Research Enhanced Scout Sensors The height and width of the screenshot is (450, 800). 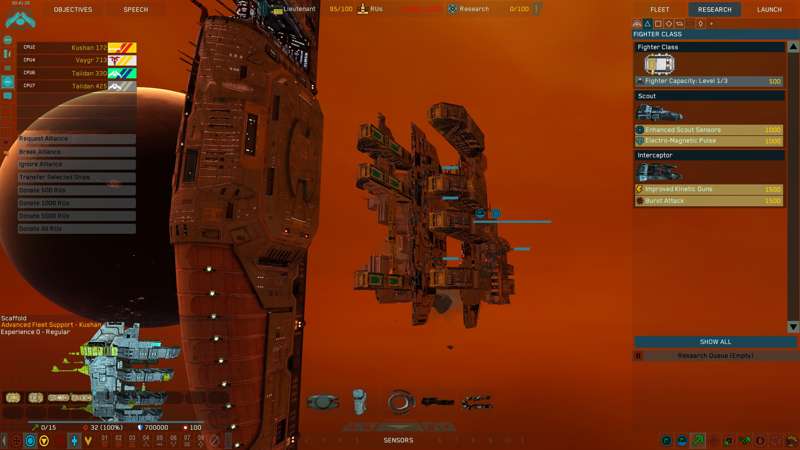coord(709,130)
